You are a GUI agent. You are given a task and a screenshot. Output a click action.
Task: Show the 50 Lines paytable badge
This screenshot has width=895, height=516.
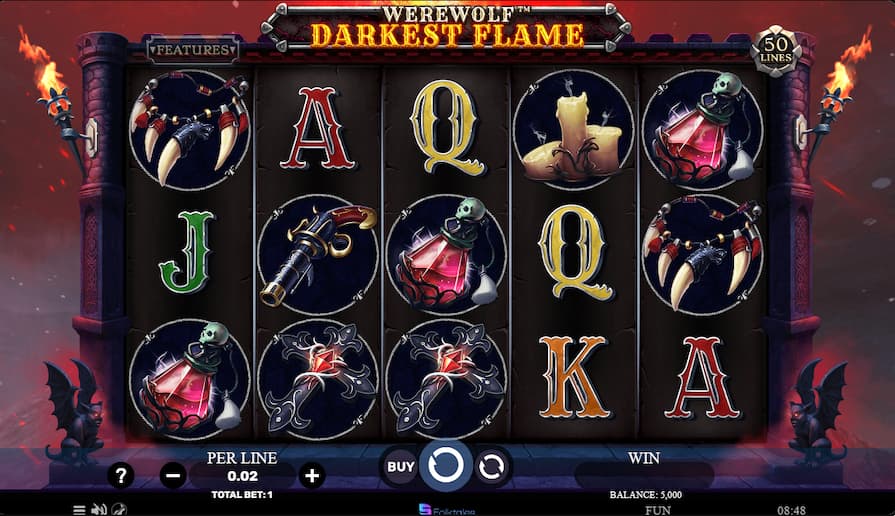click(x=775, y=51)
